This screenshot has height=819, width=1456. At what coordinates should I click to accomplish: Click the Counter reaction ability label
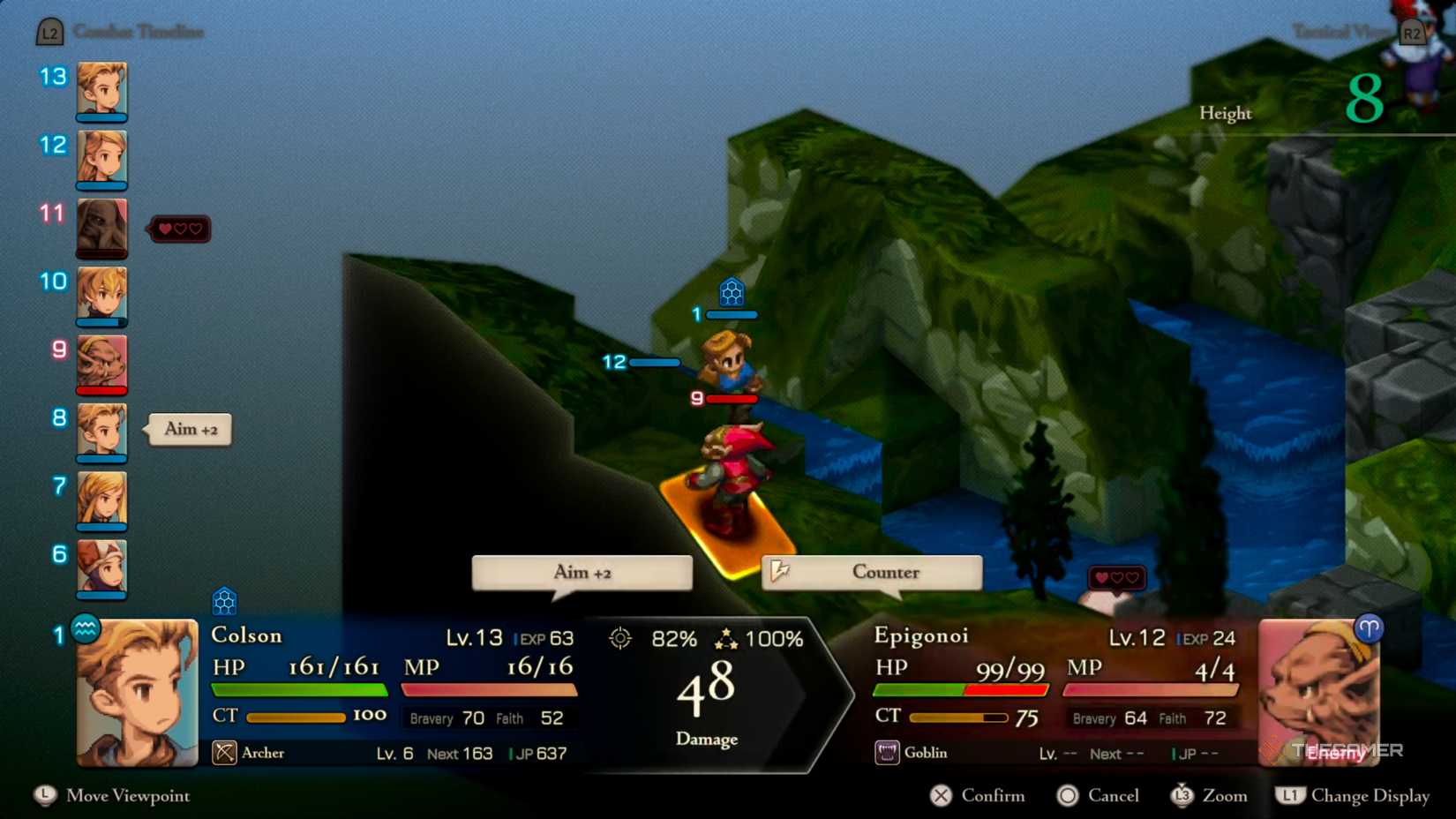click(872, 572)
